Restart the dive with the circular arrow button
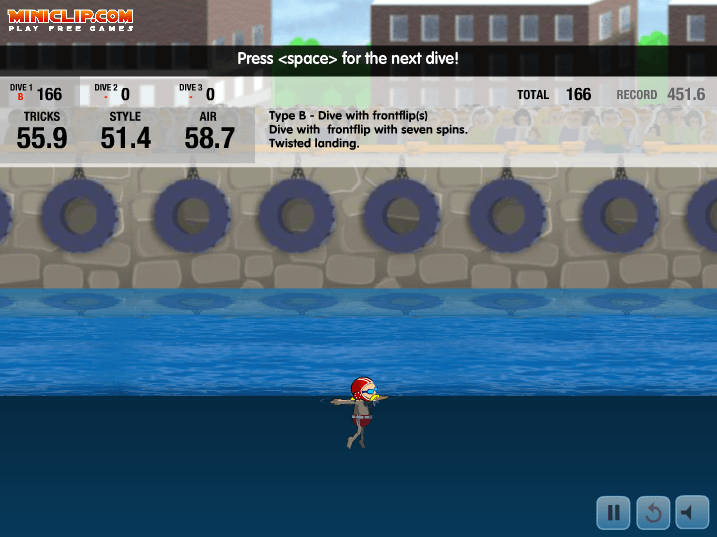This screenshot has width=717, height=537. pos(653,513)
